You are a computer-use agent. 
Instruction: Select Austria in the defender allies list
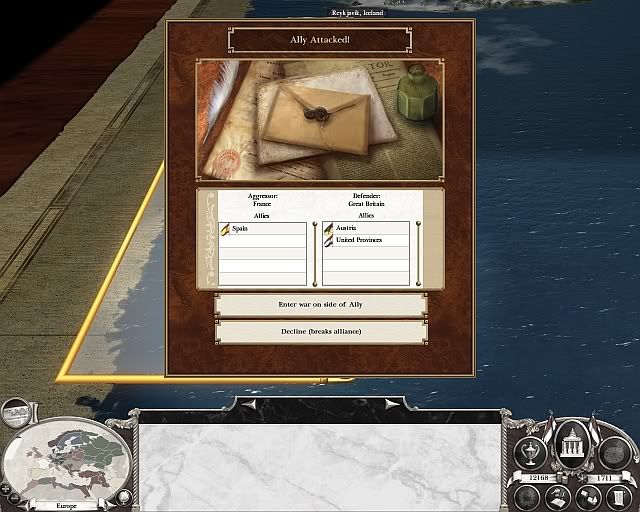pyautogui.click(x=366, y=229)
